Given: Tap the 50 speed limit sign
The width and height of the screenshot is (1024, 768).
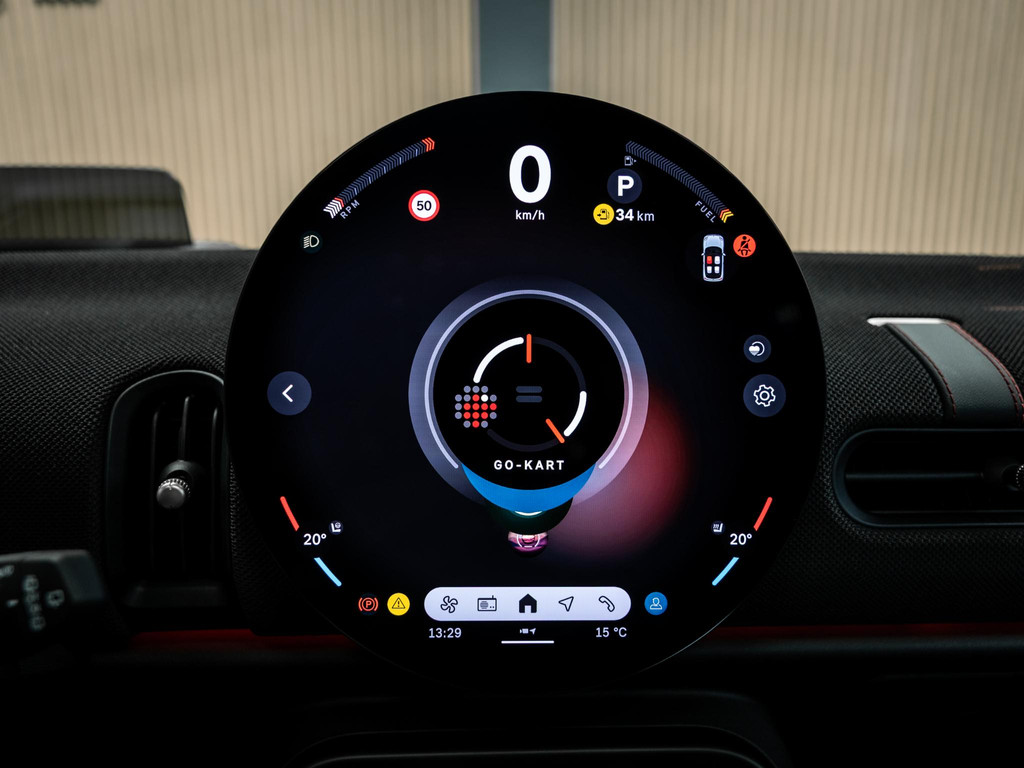Looking at the screenshot, I should [424, 206].
